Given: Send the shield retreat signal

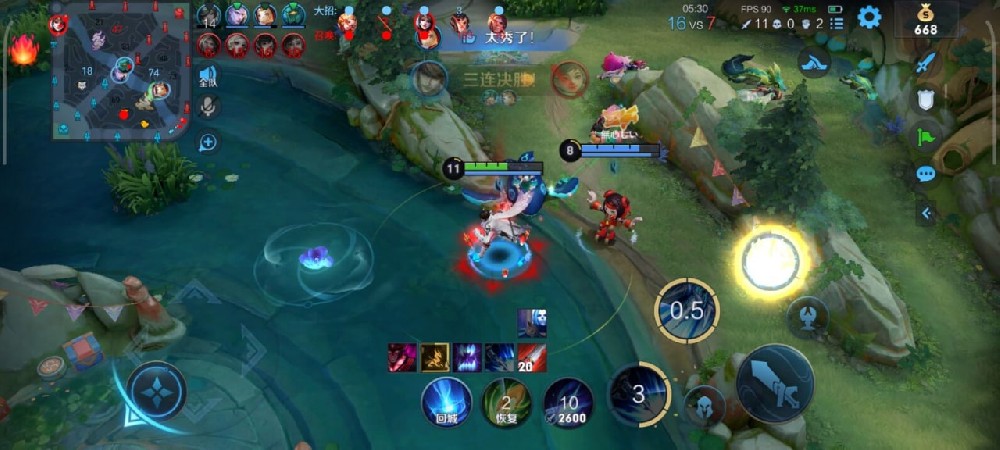Looking at the screenshot, I should pyautogui.click(x=926, y=99).
